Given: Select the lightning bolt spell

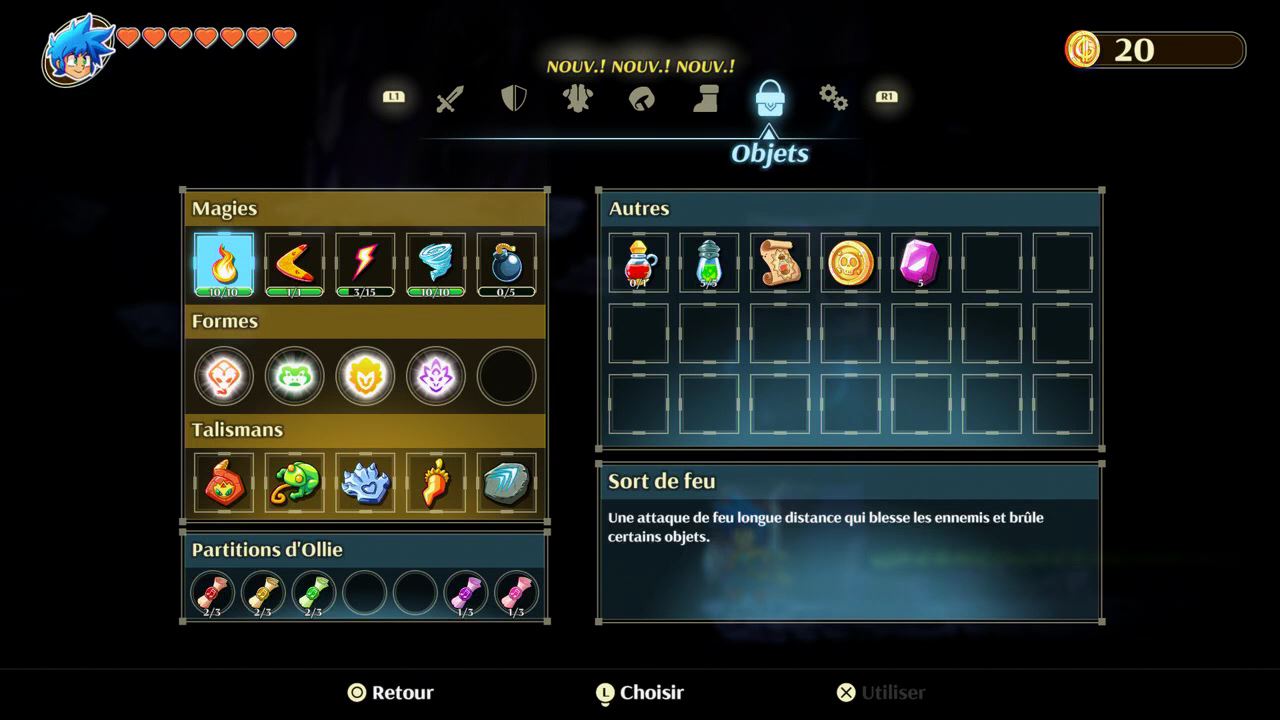Looking at the screenshot, I should (365, 263).
